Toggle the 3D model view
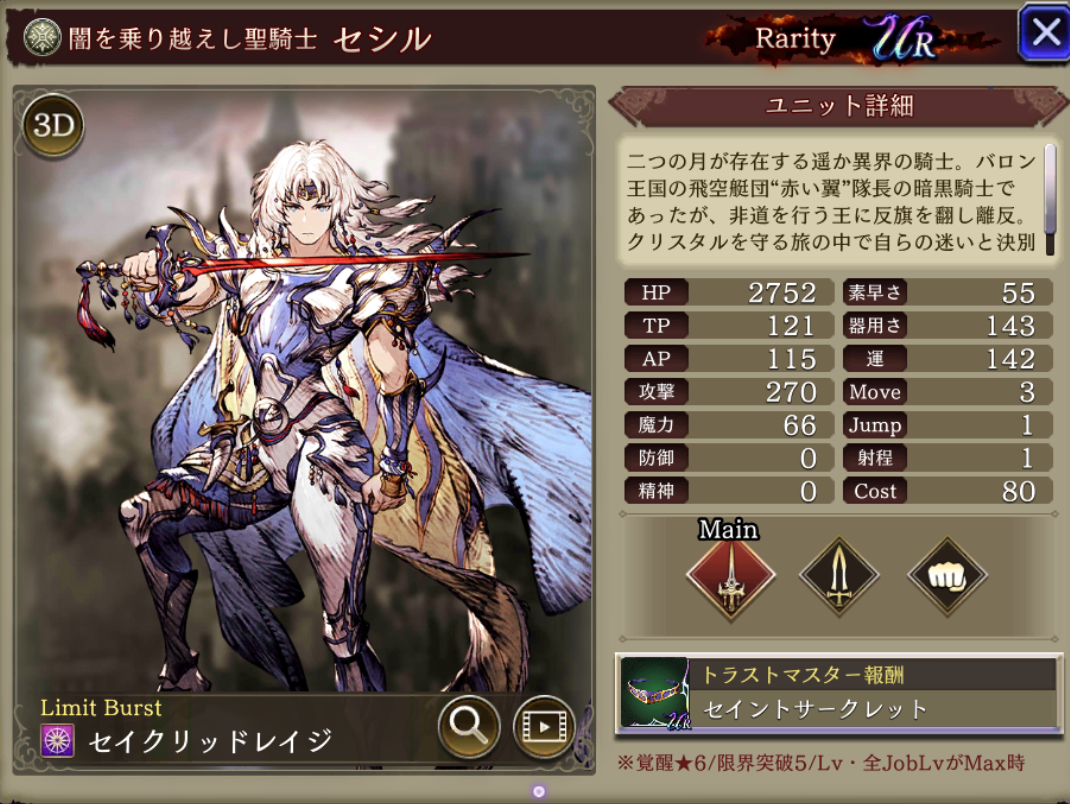Viewport: 1070px width, 804px height. pos(53,125)
